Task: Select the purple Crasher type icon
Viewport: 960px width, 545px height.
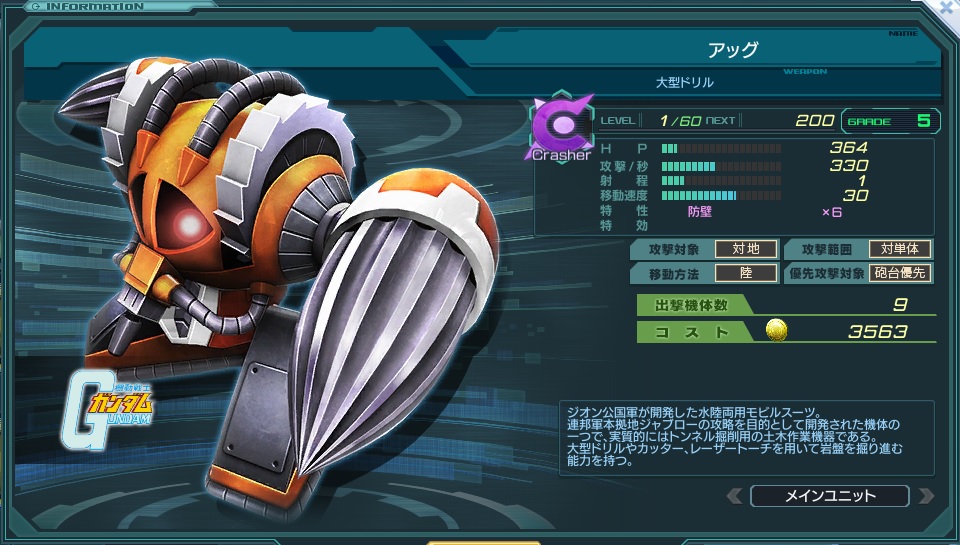Action: click(561, 127)
